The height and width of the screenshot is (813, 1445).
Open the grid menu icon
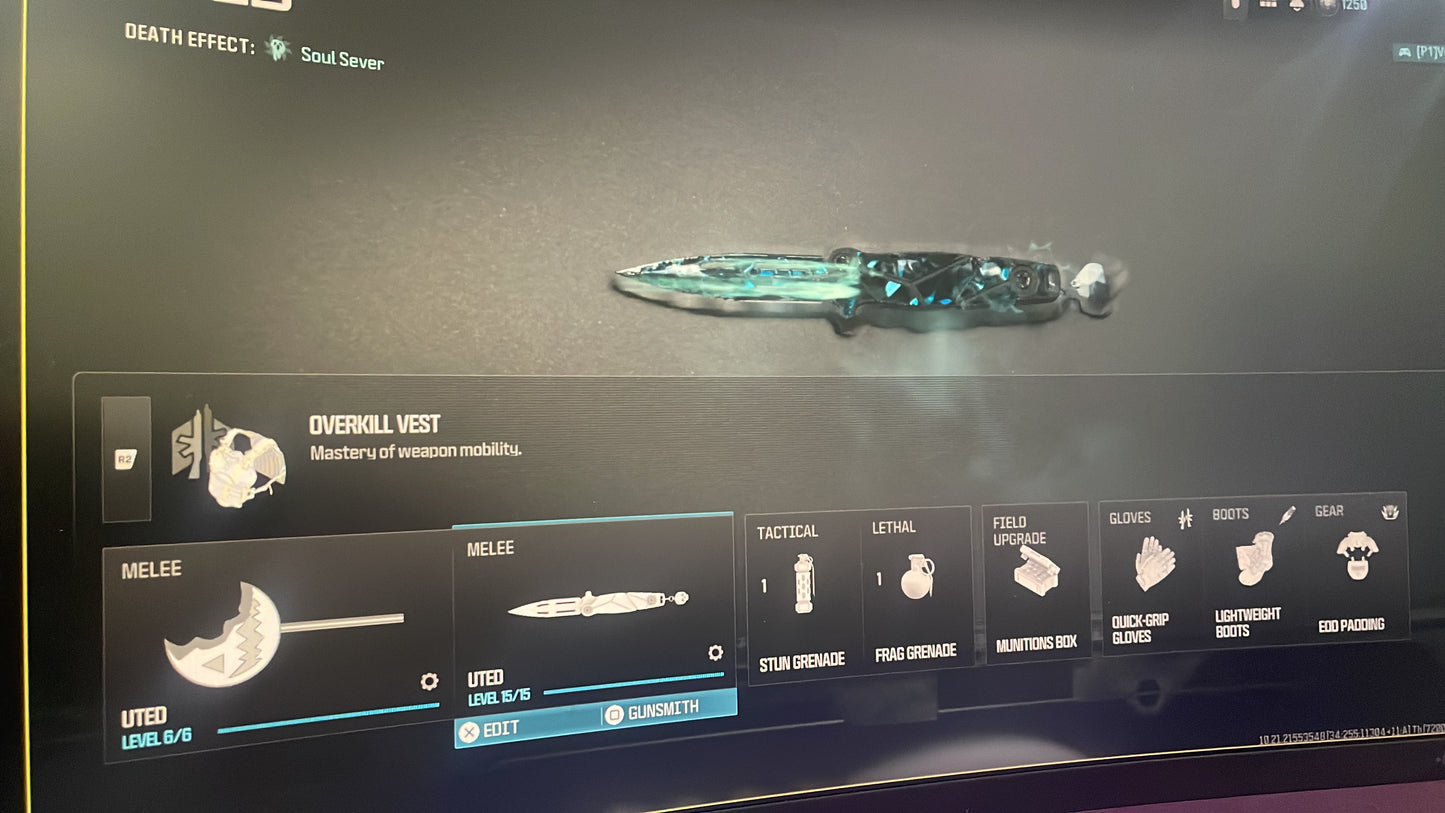tap(1268, 5)
